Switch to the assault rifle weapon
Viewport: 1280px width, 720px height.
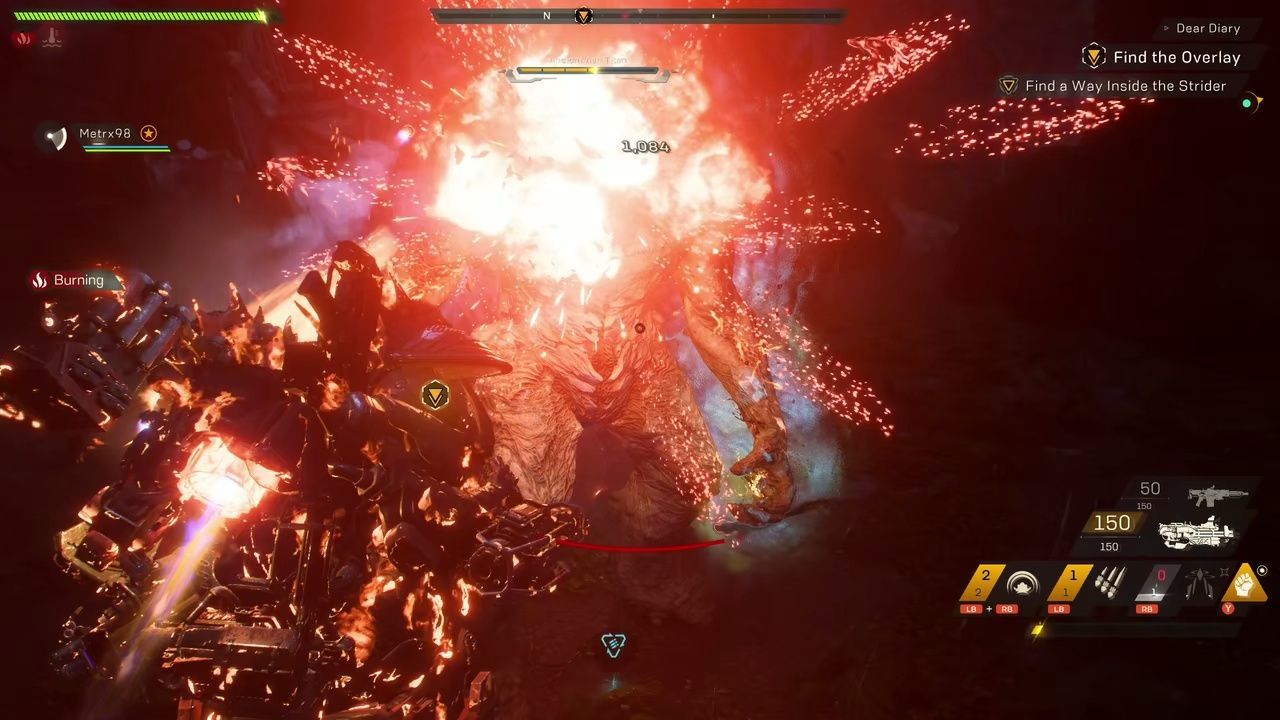(x=1217, y=494)
